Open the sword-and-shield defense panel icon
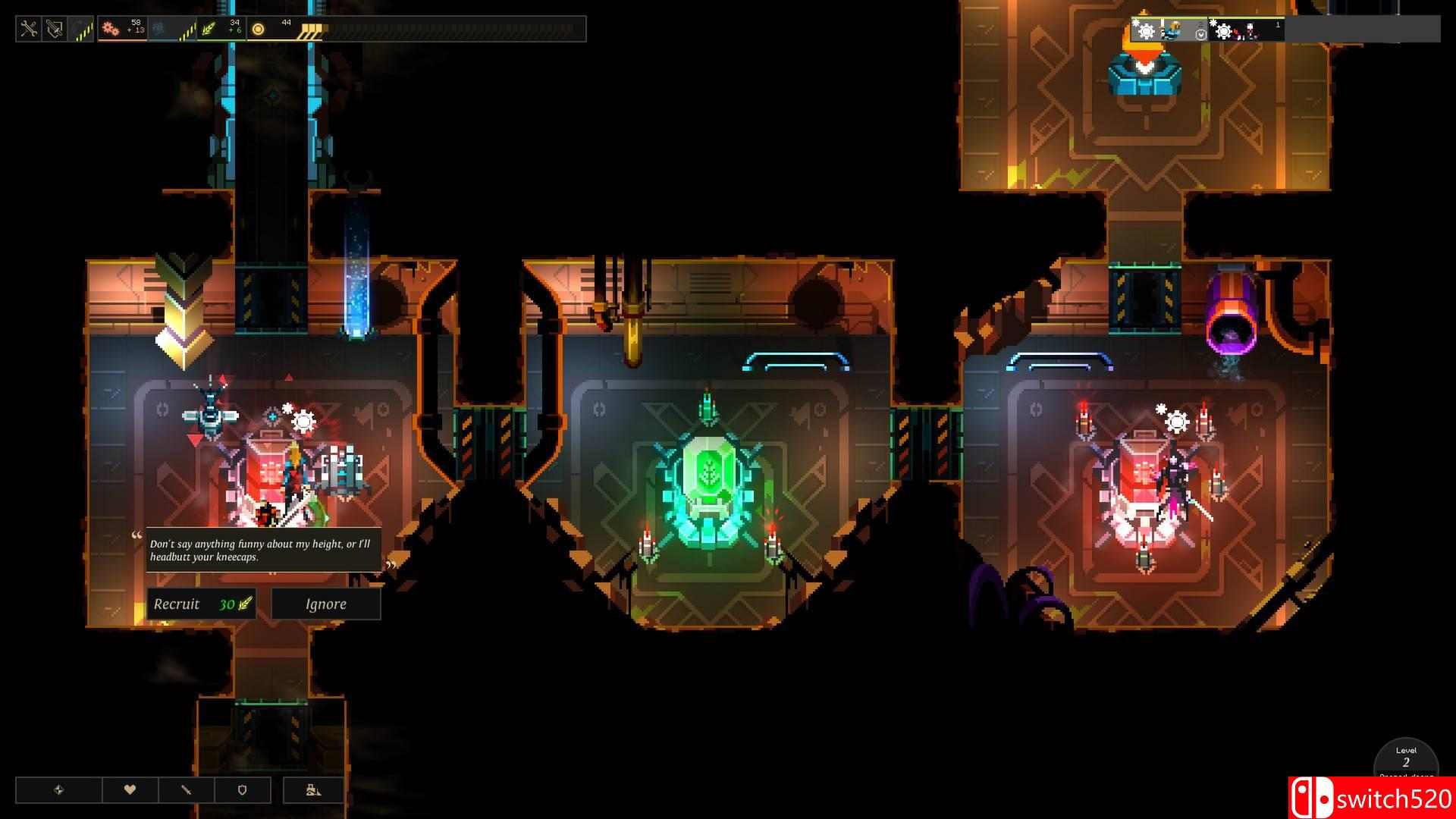Image resolution: width=1456 pixels, height=819 pixels. (53, 30)
